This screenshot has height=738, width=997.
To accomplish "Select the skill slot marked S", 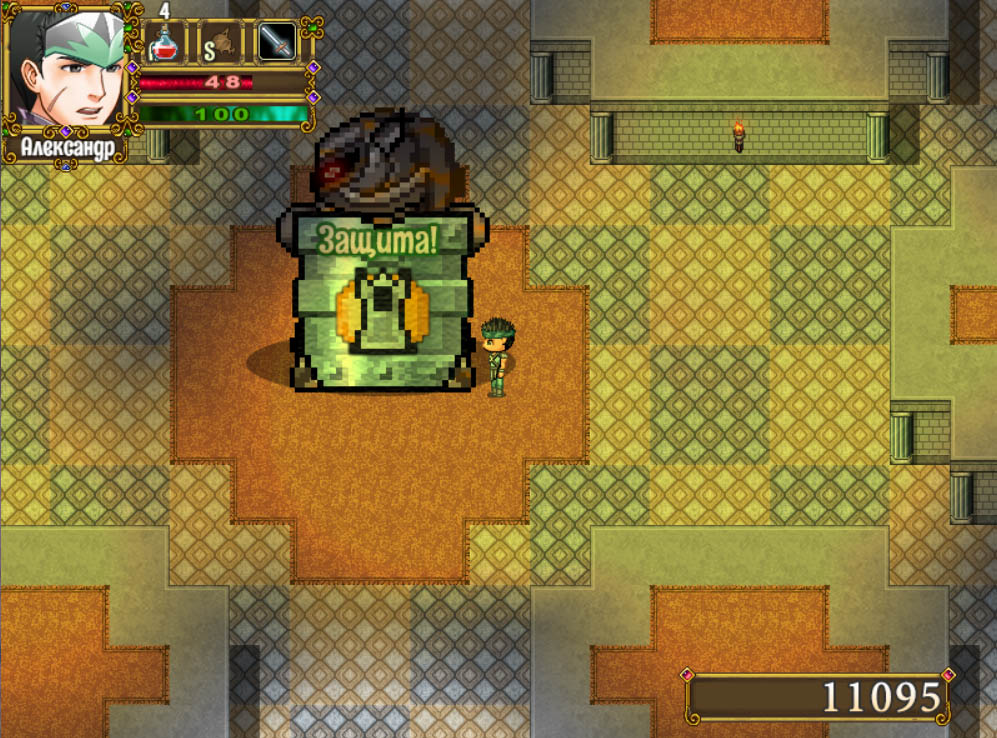I will click(x=220, y=43).
